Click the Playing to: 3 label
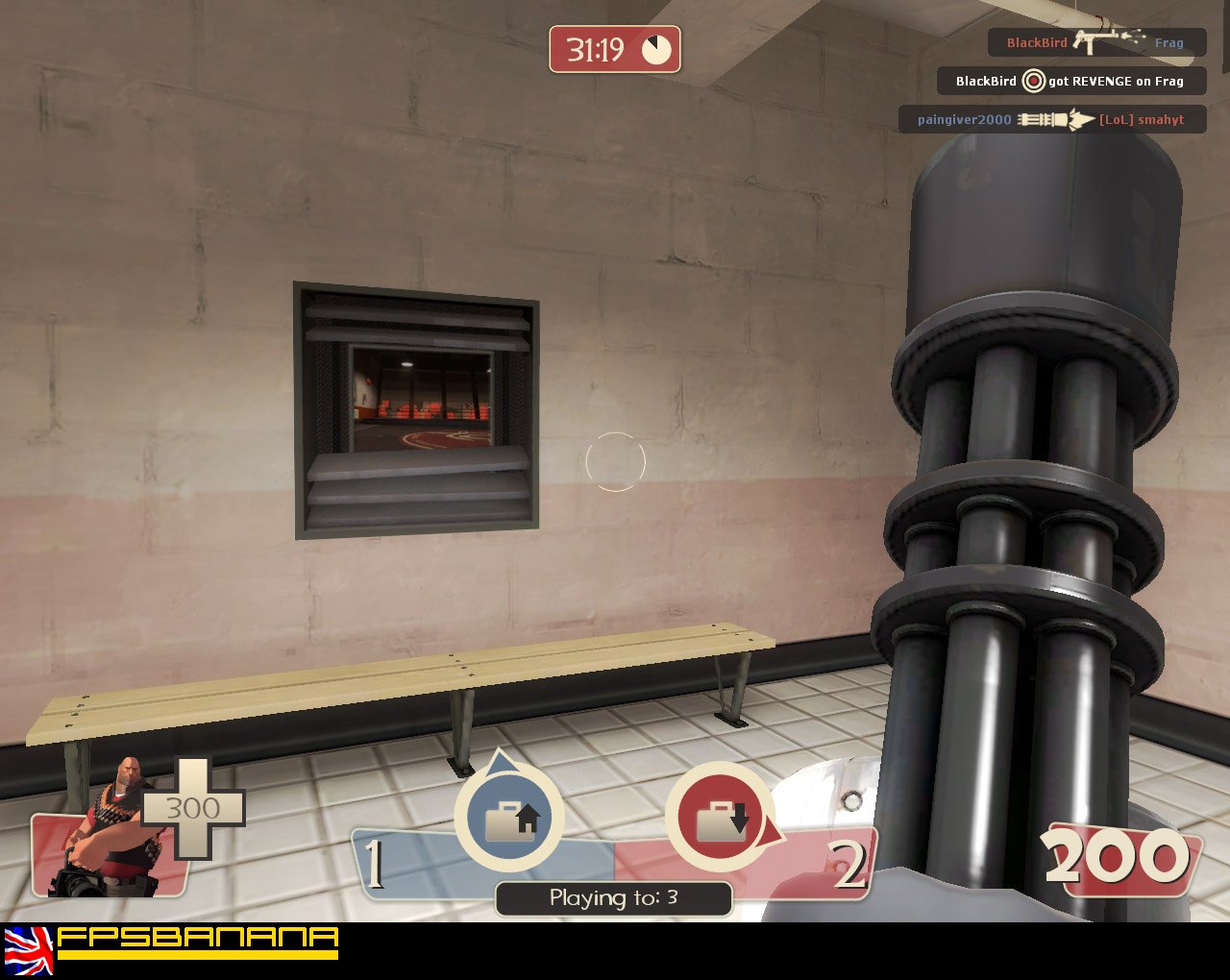 pyautogui.click(x=613, y=899)
